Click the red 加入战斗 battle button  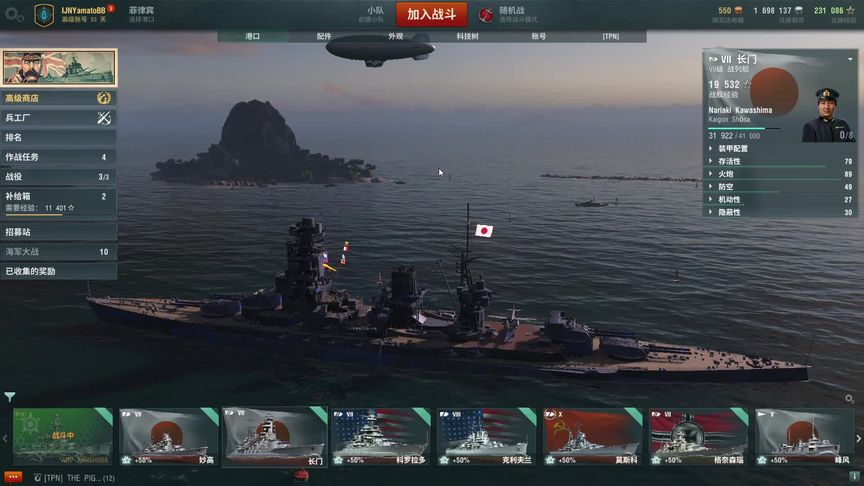point(431,15)
